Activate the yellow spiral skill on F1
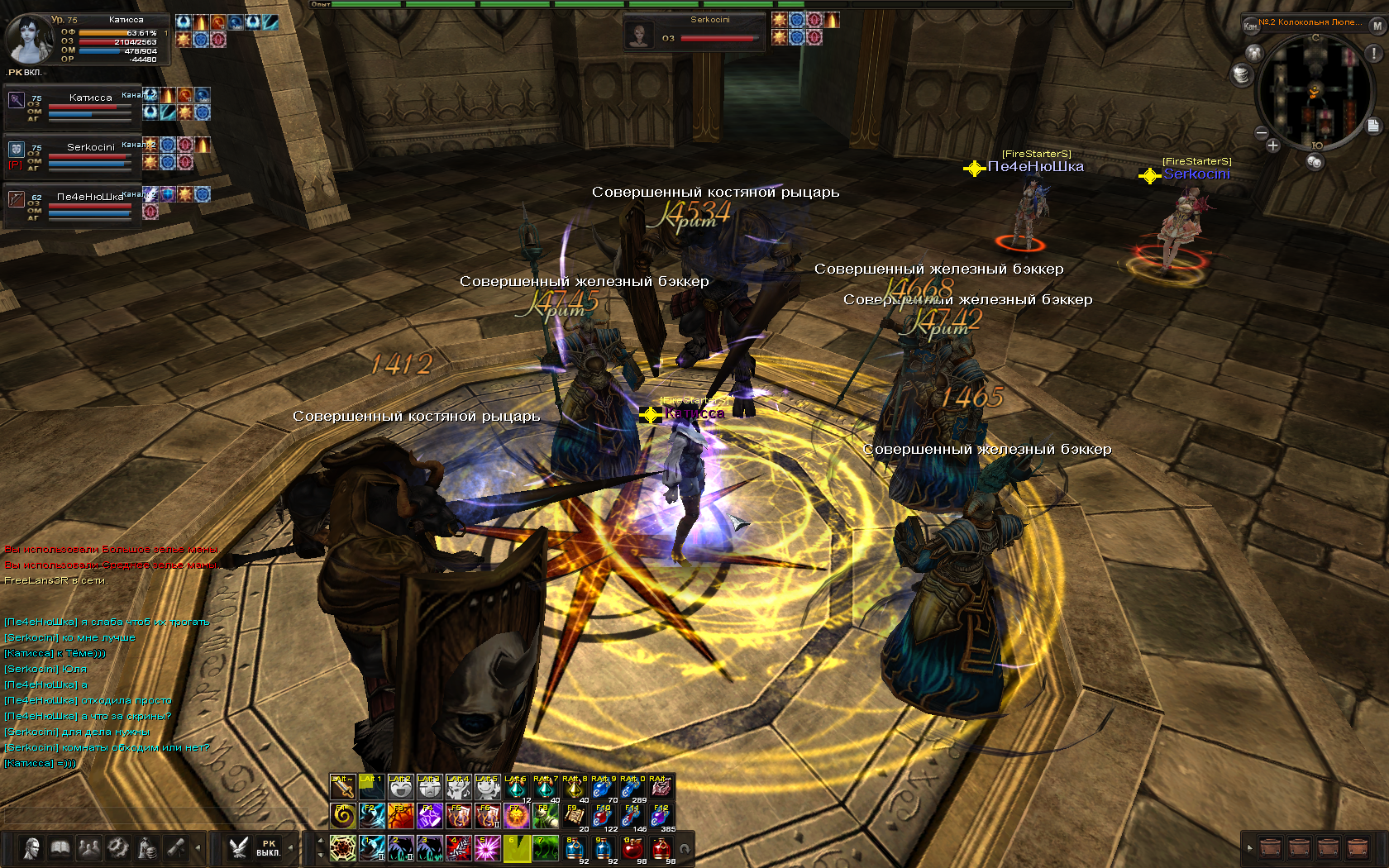1389x868 pixels. (342, 817)
